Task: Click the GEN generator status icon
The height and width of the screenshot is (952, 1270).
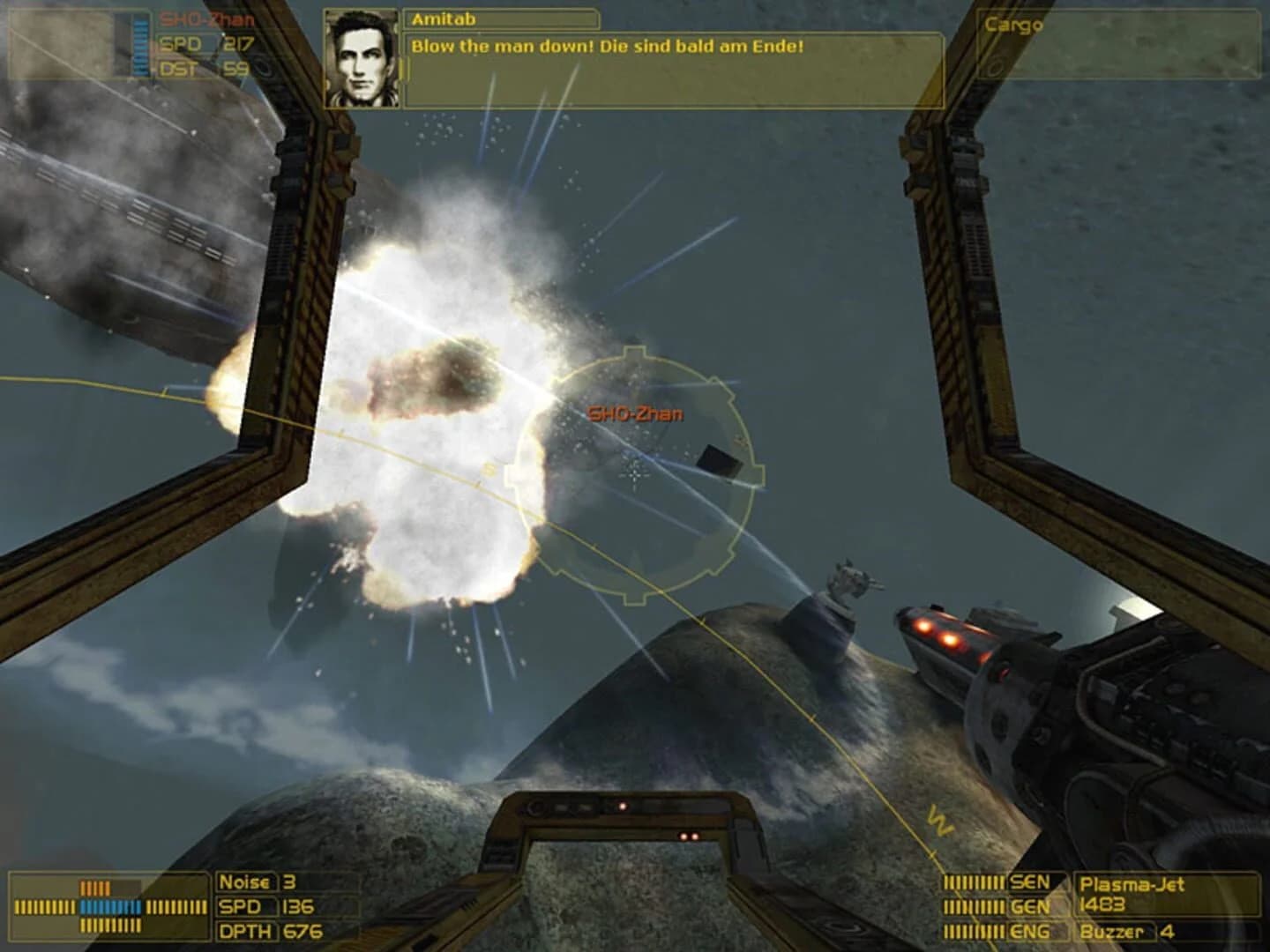Action: pyautogui.click(x=1029, y=904)
